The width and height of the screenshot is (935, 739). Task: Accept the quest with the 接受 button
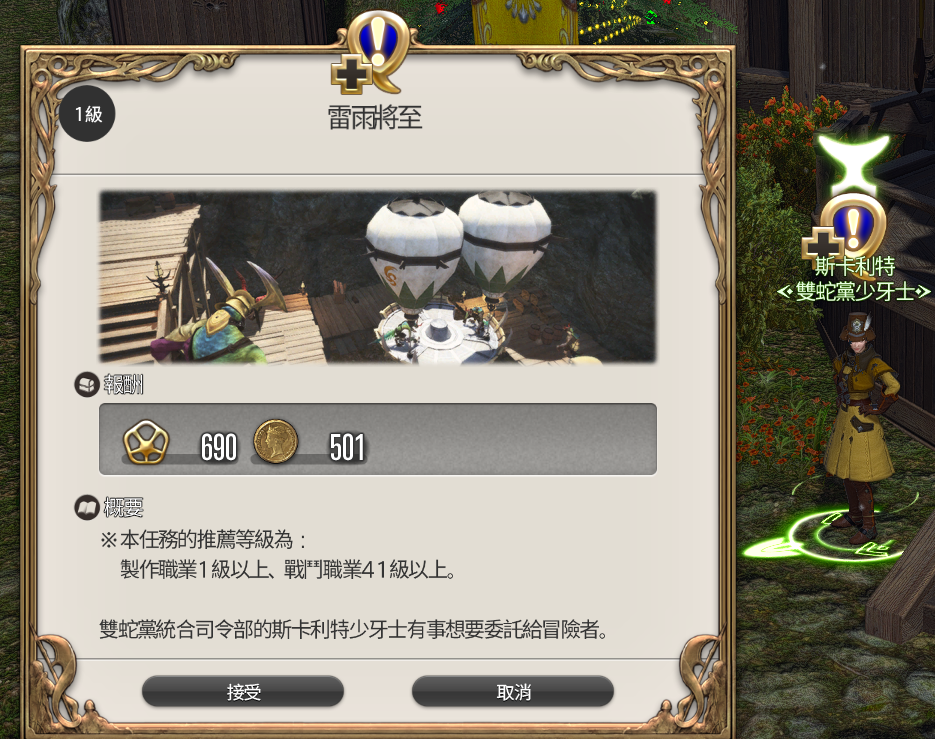[x=243, y=692]
